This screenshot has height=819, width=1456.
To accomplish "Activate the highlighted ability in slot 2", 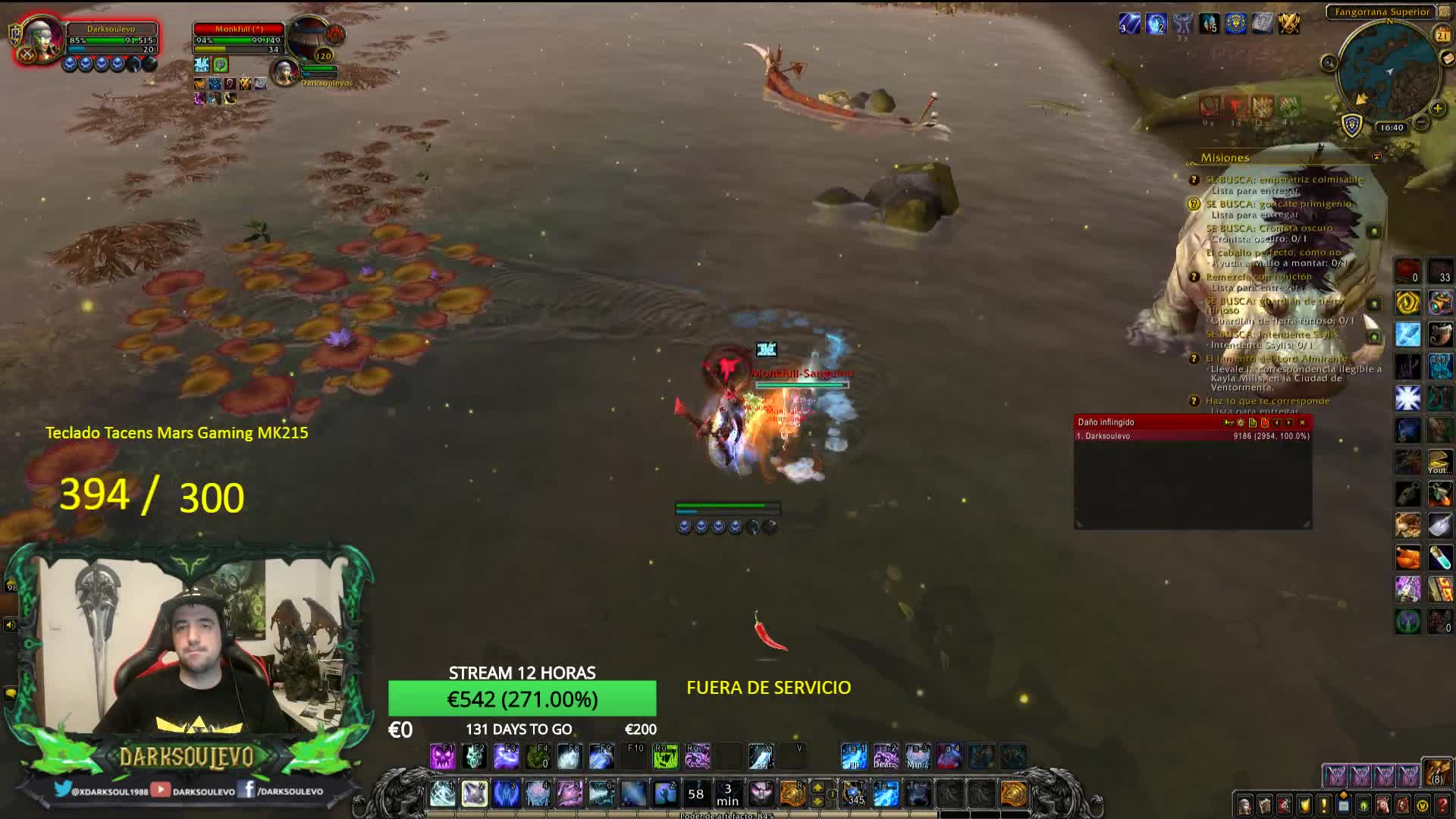I will (475, 794).
